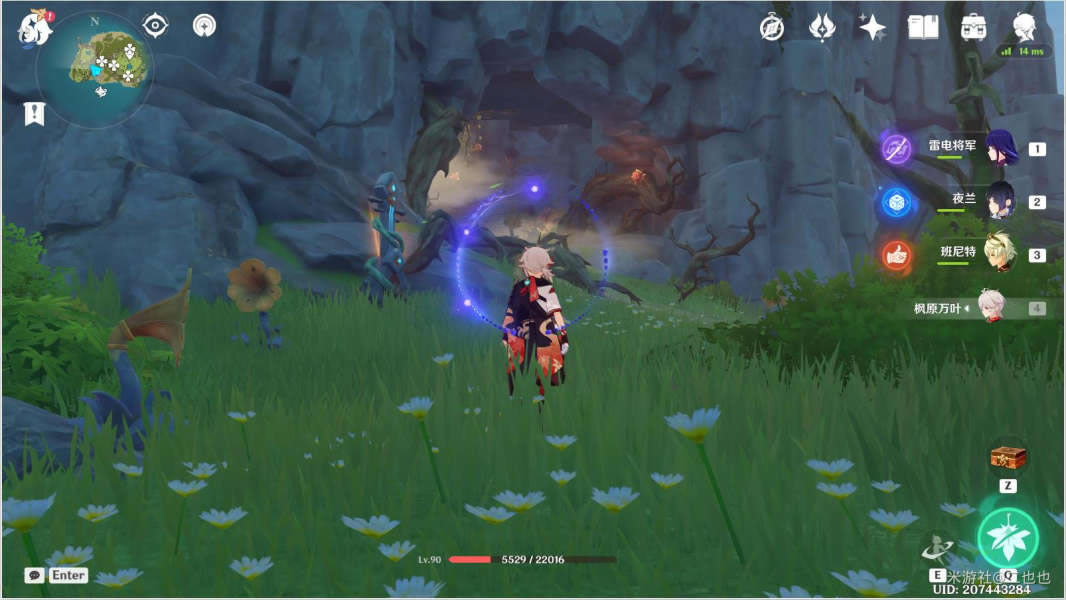Unleash the glowing maple leaf elemental burst
This screenshot has height=600, width=1066.
click(1007, 538)
